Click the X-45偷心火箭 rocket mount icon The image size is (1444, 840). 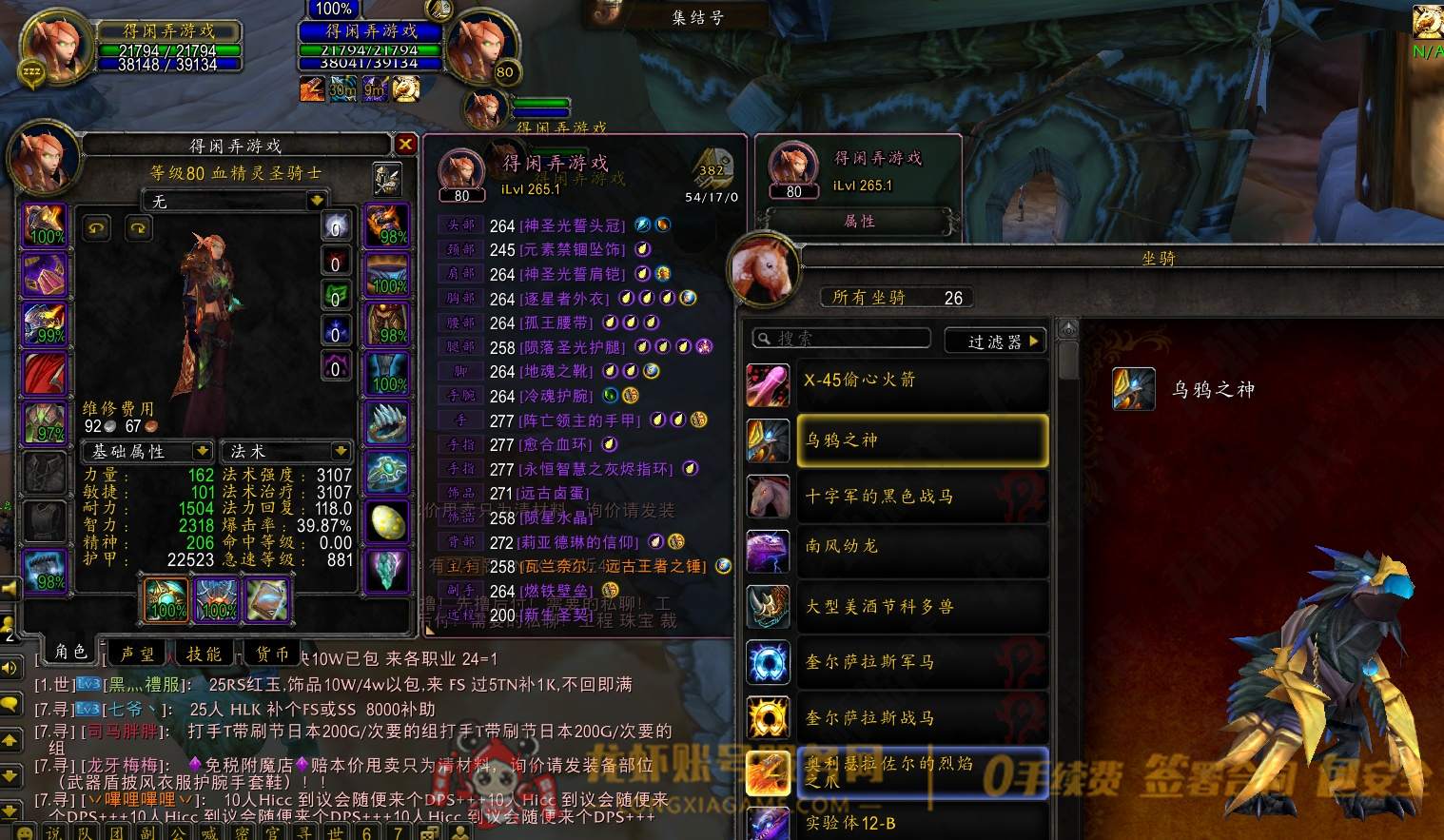(768, 384)
